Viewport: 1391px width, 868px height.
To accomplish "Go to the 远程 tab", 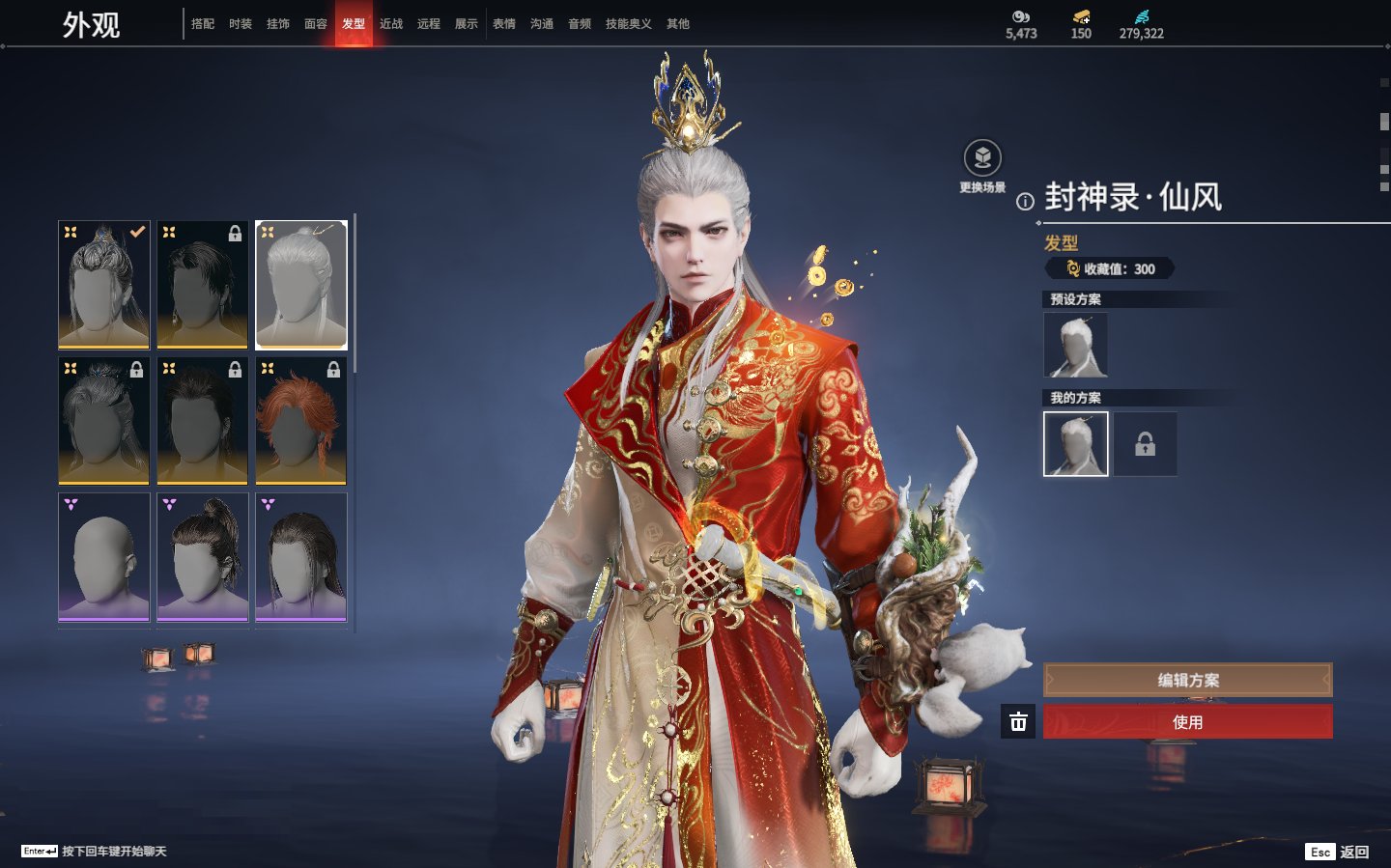I will [429, 24].
